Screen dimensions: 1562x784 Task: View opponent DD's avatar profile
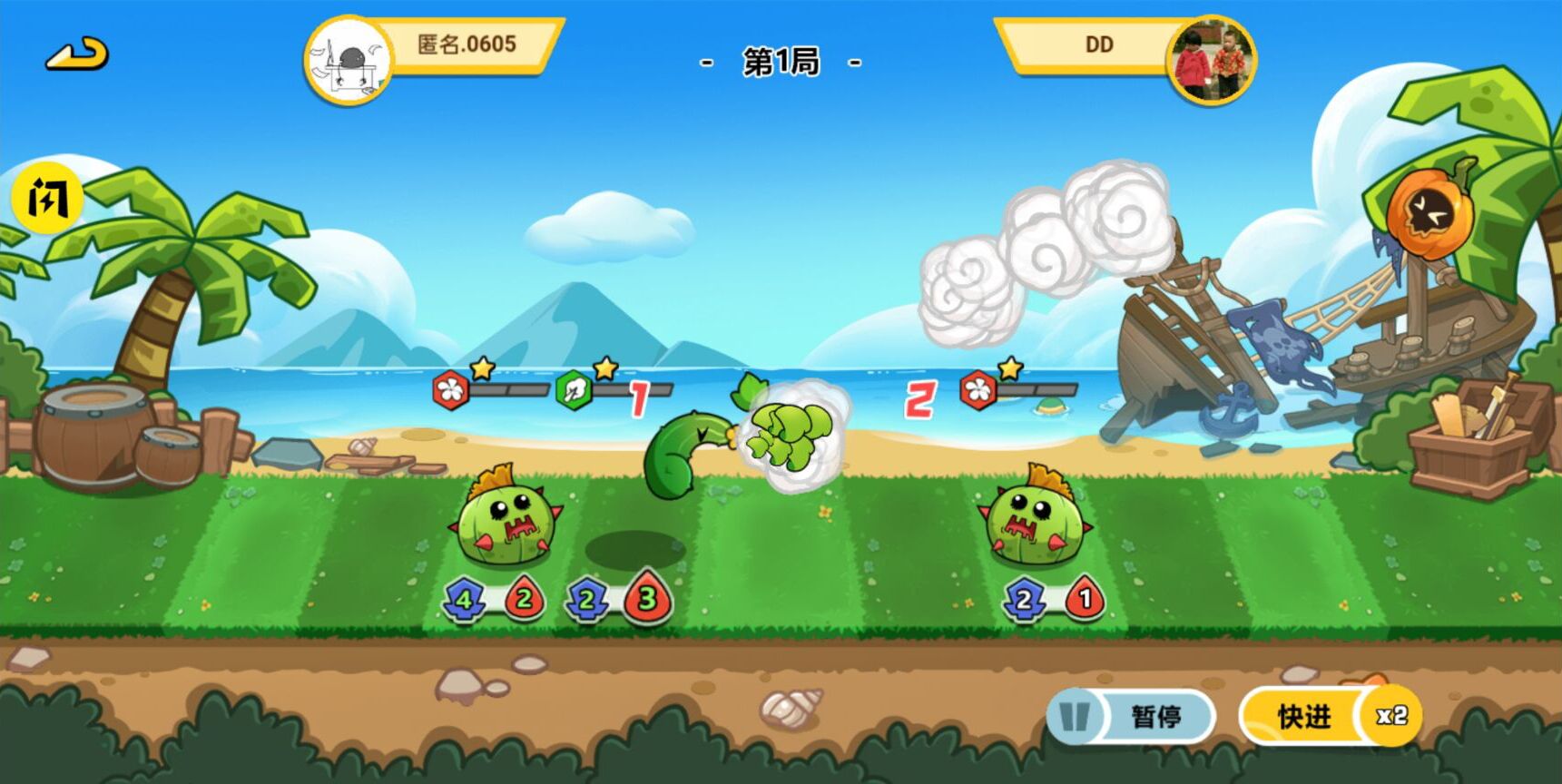(1212, 60)
